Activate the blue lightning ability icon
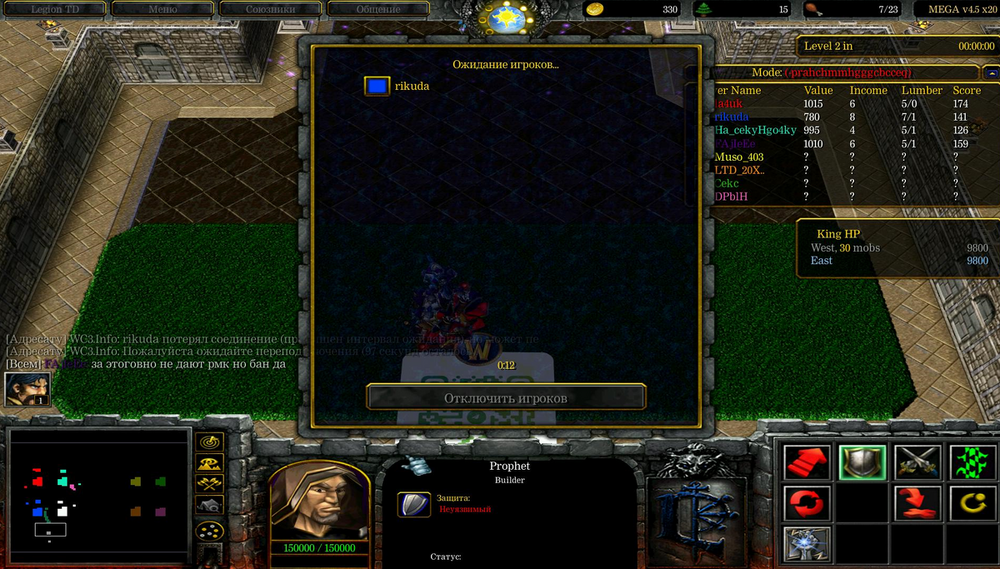This screenshot has width=1000, height=569. point(807,543)
